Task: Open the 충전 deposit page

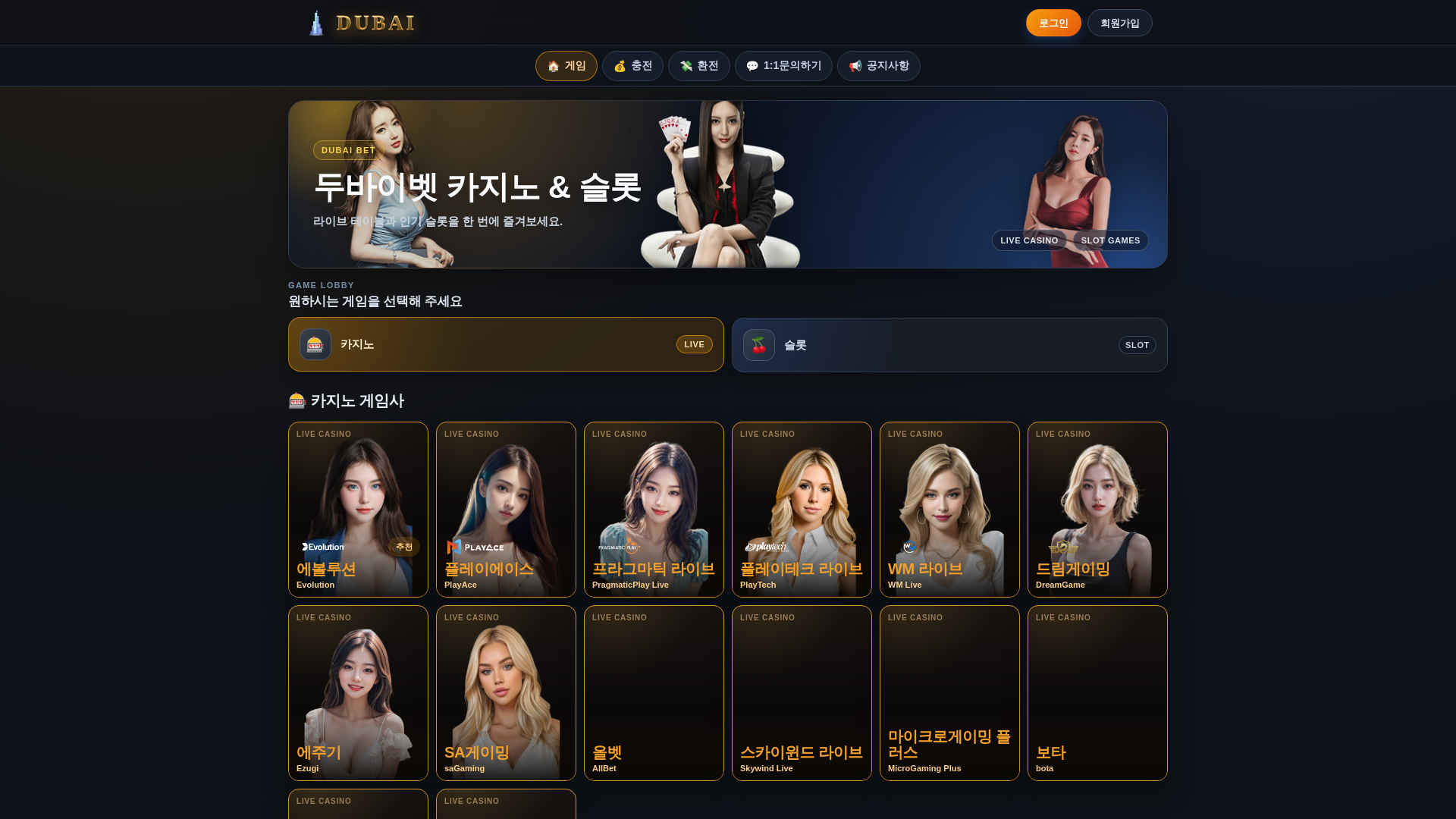Action: [632, 66]
